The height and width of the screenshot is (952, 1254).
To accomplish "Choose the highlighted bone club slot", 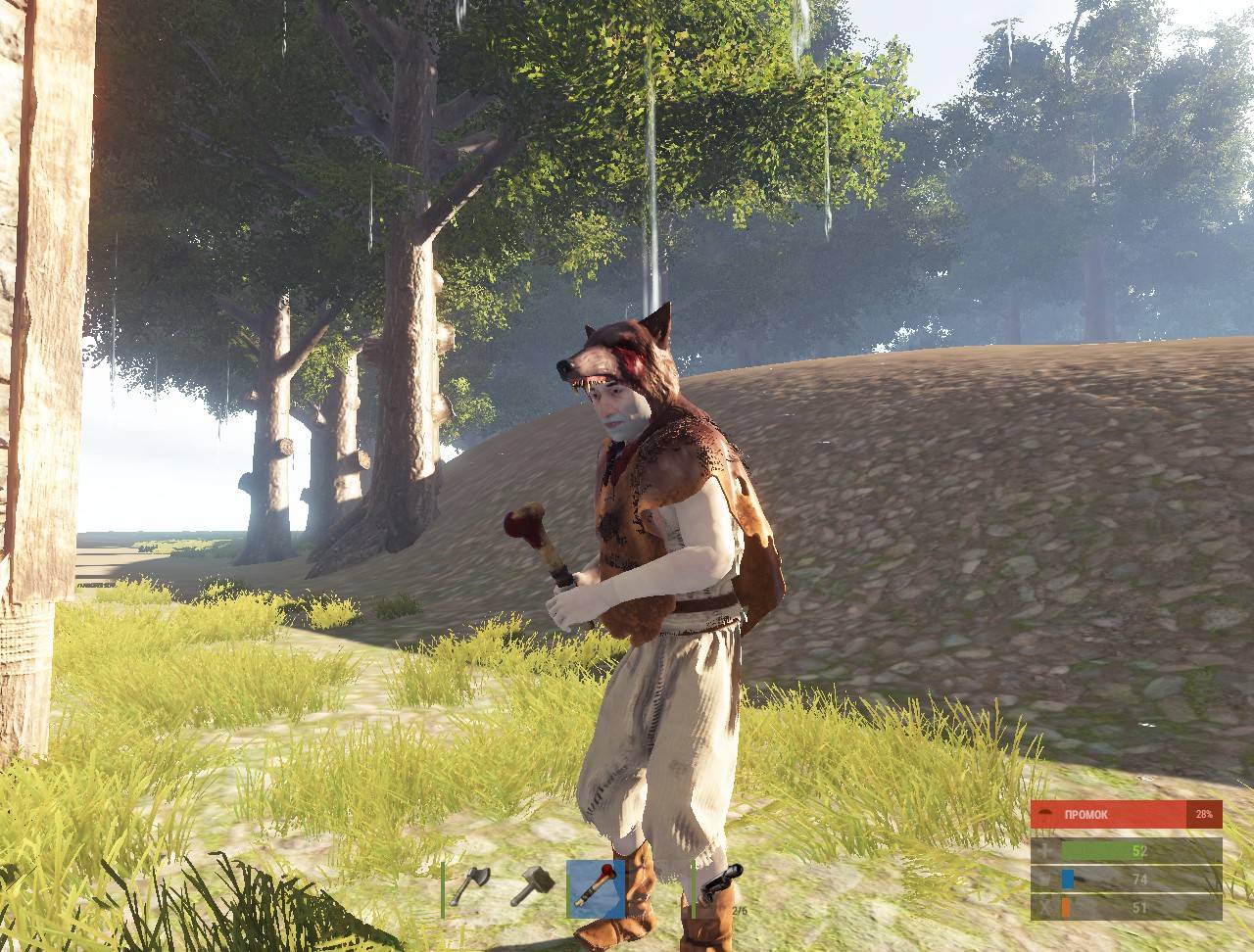I will pos(596,887).
